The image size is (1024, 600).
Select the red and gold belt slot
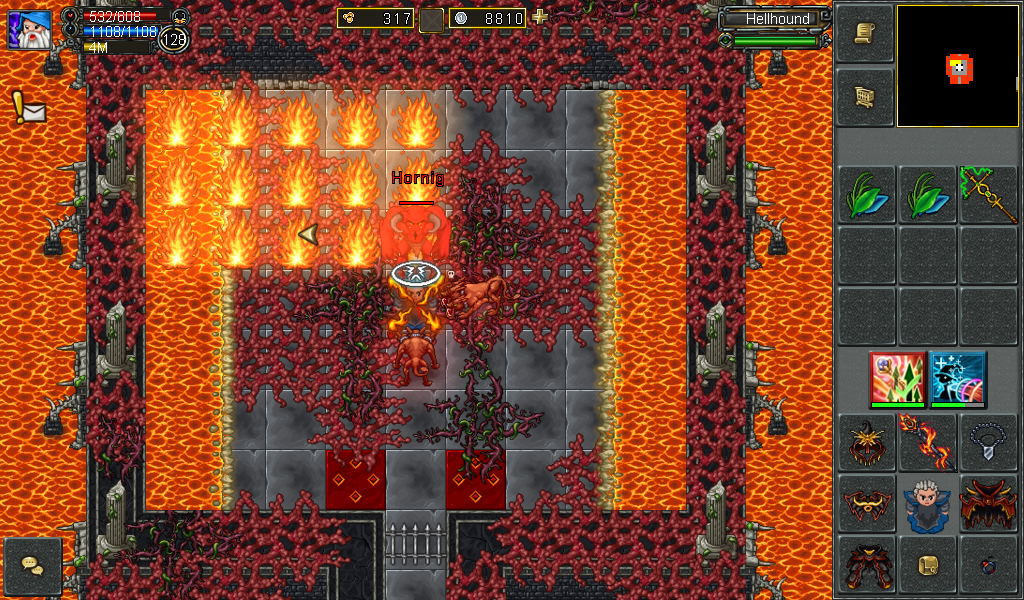[866, 503]
